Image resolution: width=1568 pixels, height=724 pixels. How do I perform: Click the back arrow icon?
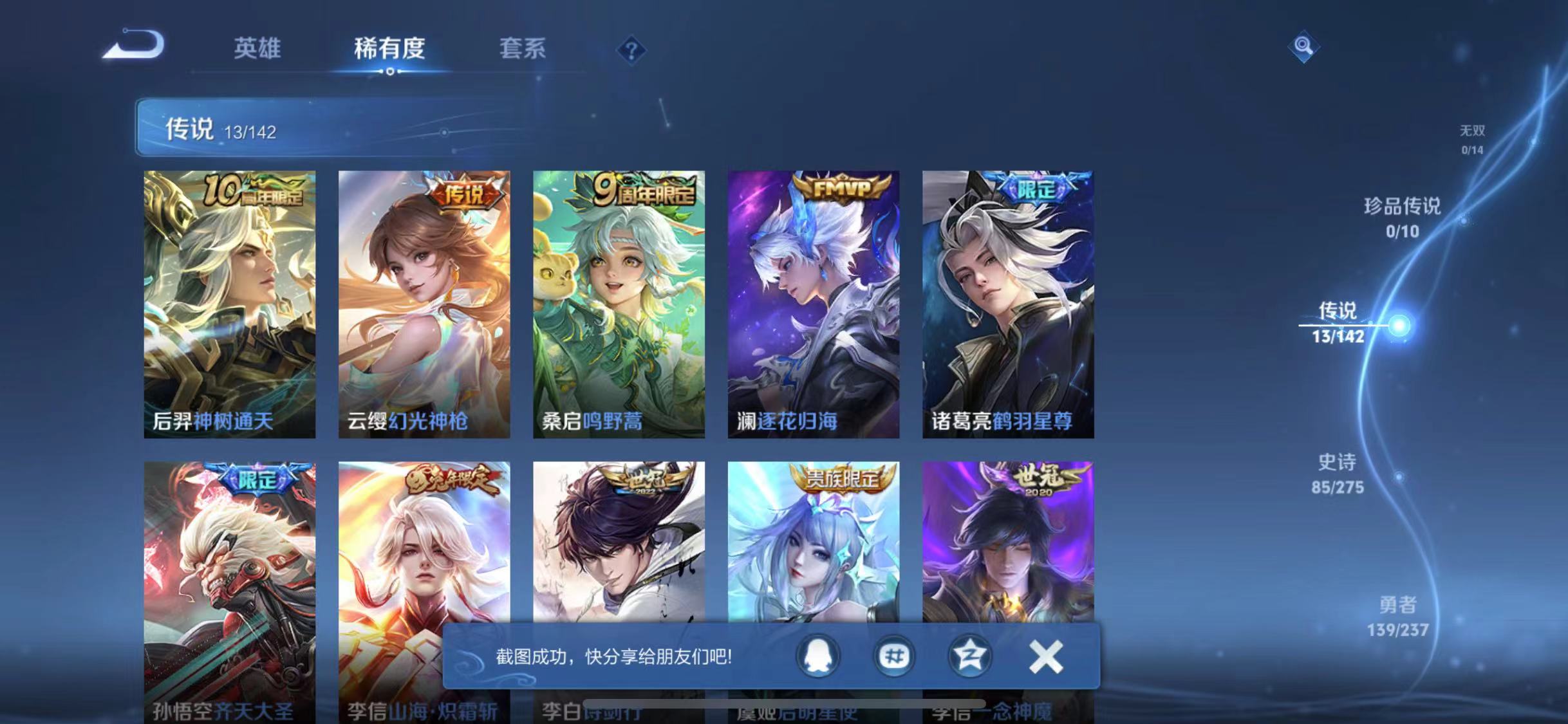pyautogui.click(x=132, y=45)
